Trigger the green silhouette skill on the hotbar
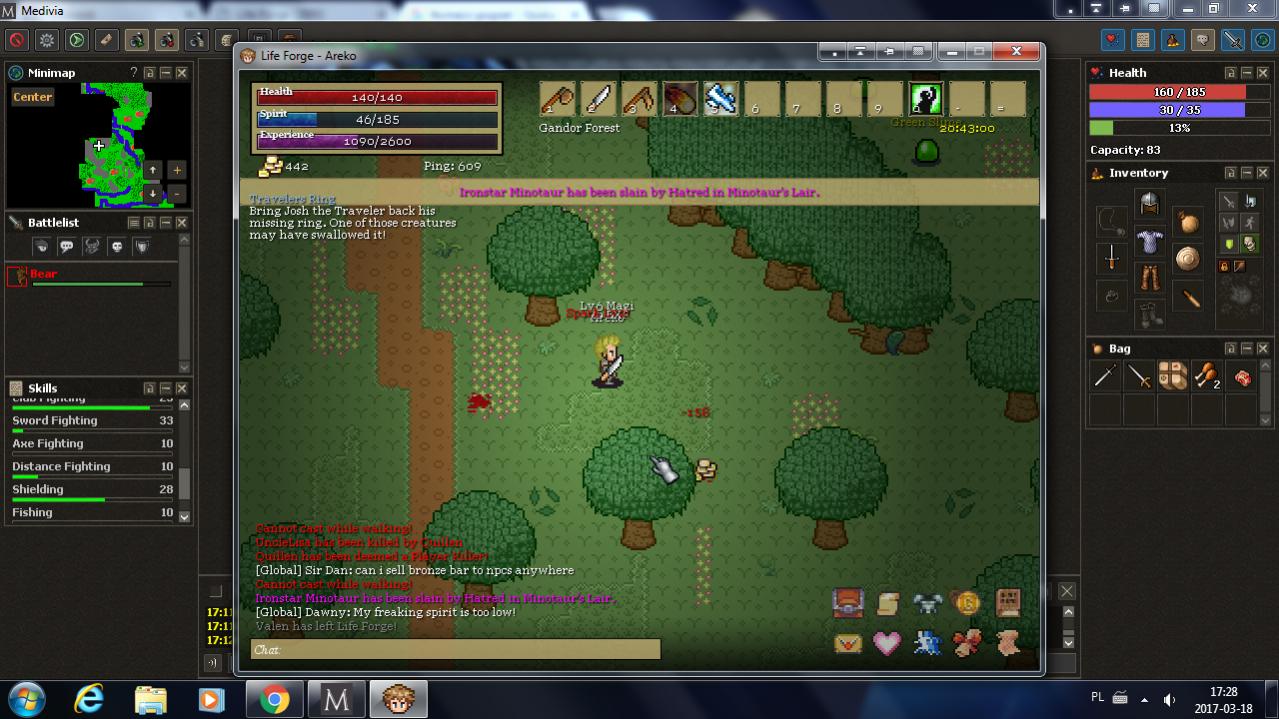 [926, 100]
